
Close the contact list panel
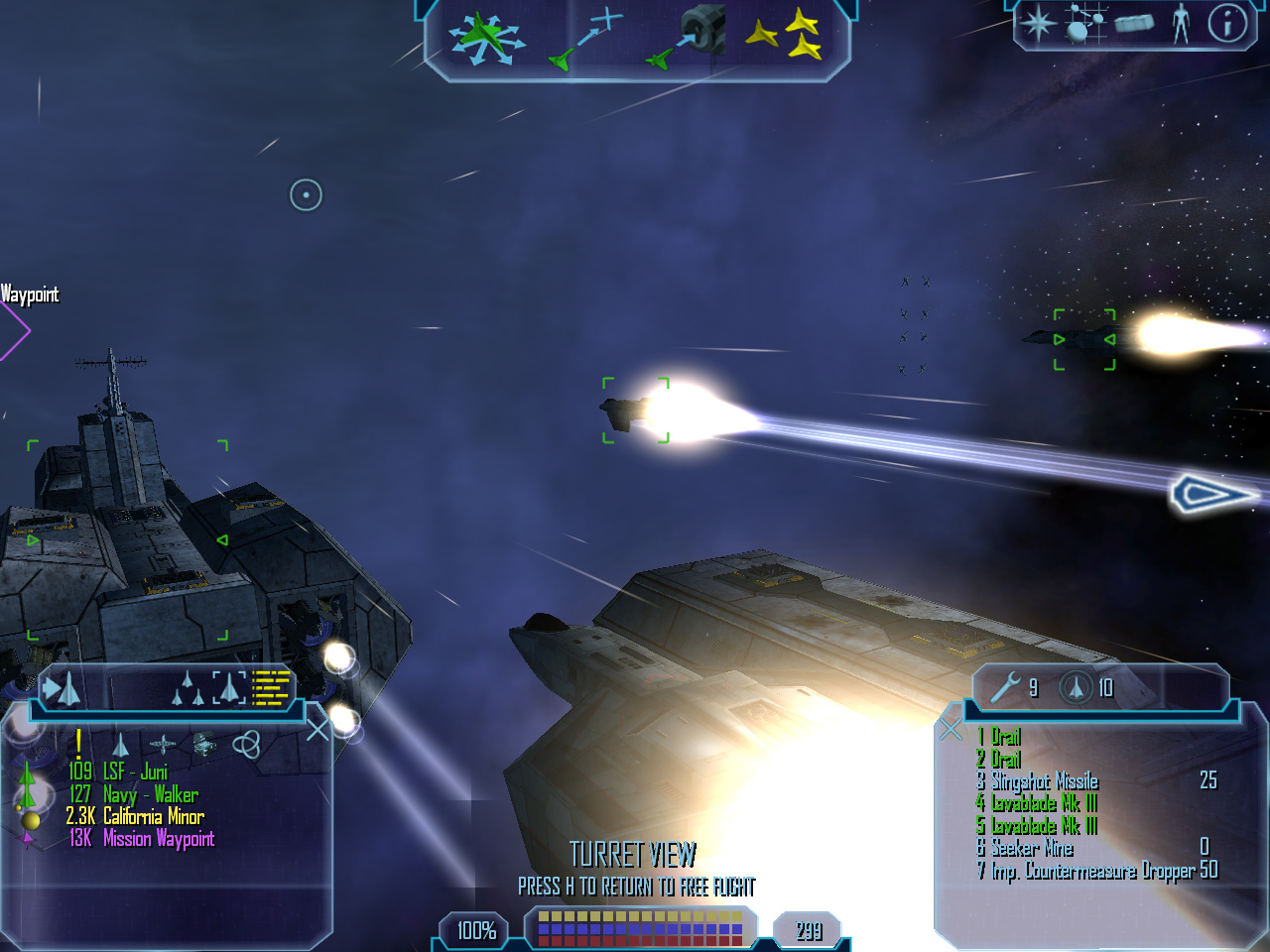tap(317, 731)
